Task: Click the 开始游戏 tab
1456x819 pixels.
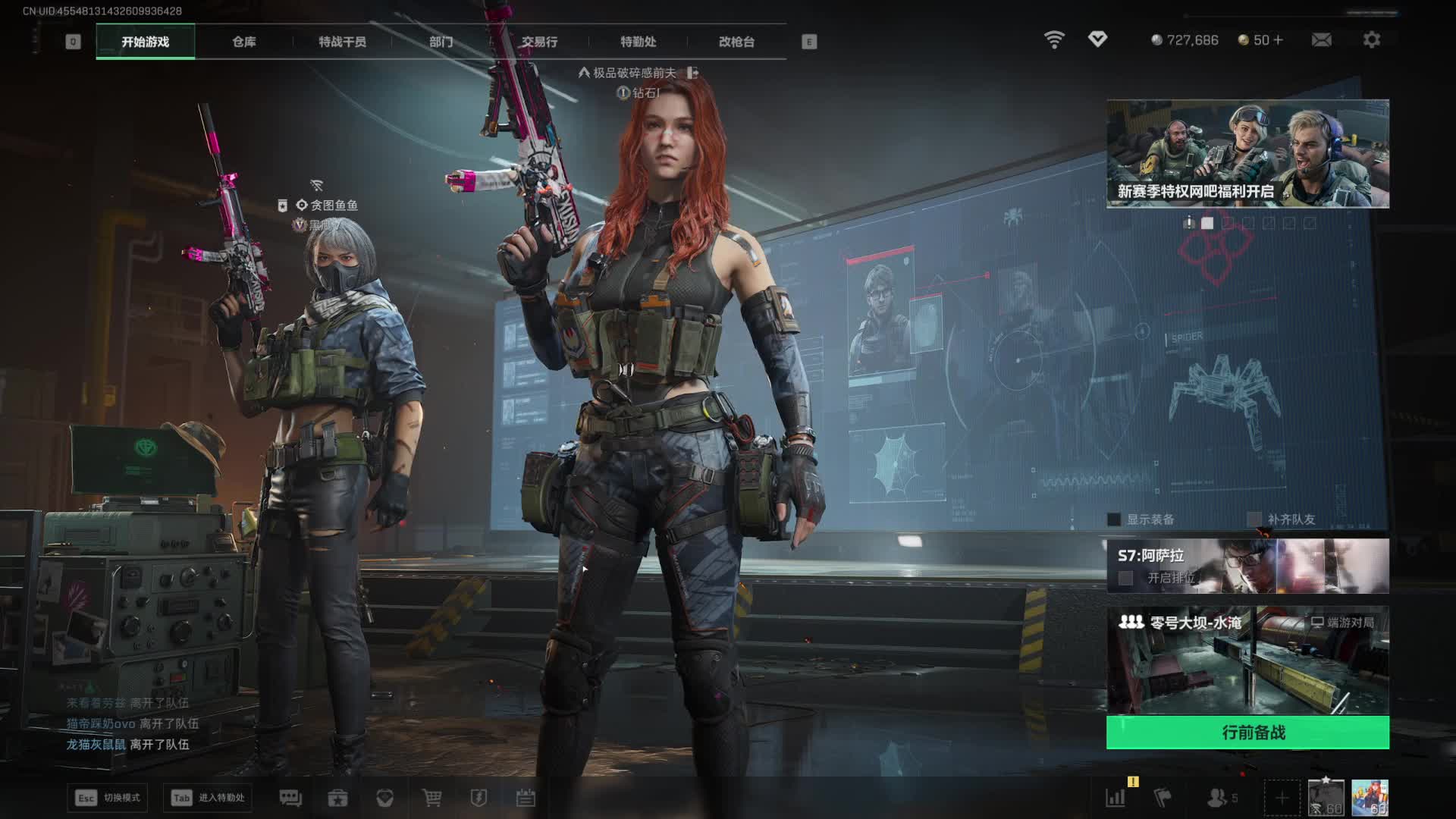Action: tap(145, 42)
